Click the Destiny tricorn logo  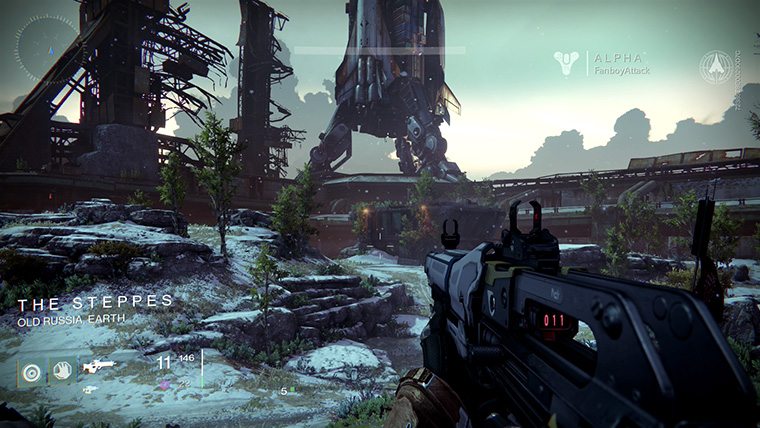coord(567,64)
